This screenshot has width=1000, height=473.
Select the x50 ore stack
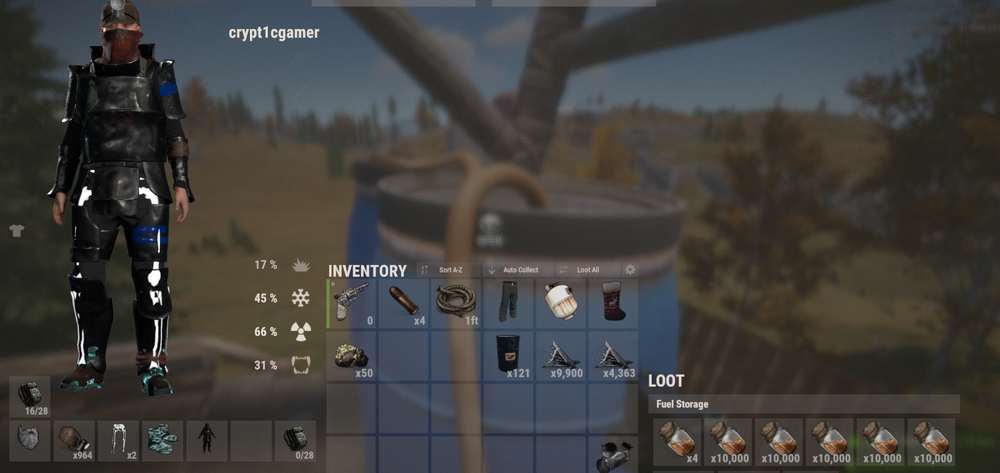pyautogui.click(x=352, y=354)
